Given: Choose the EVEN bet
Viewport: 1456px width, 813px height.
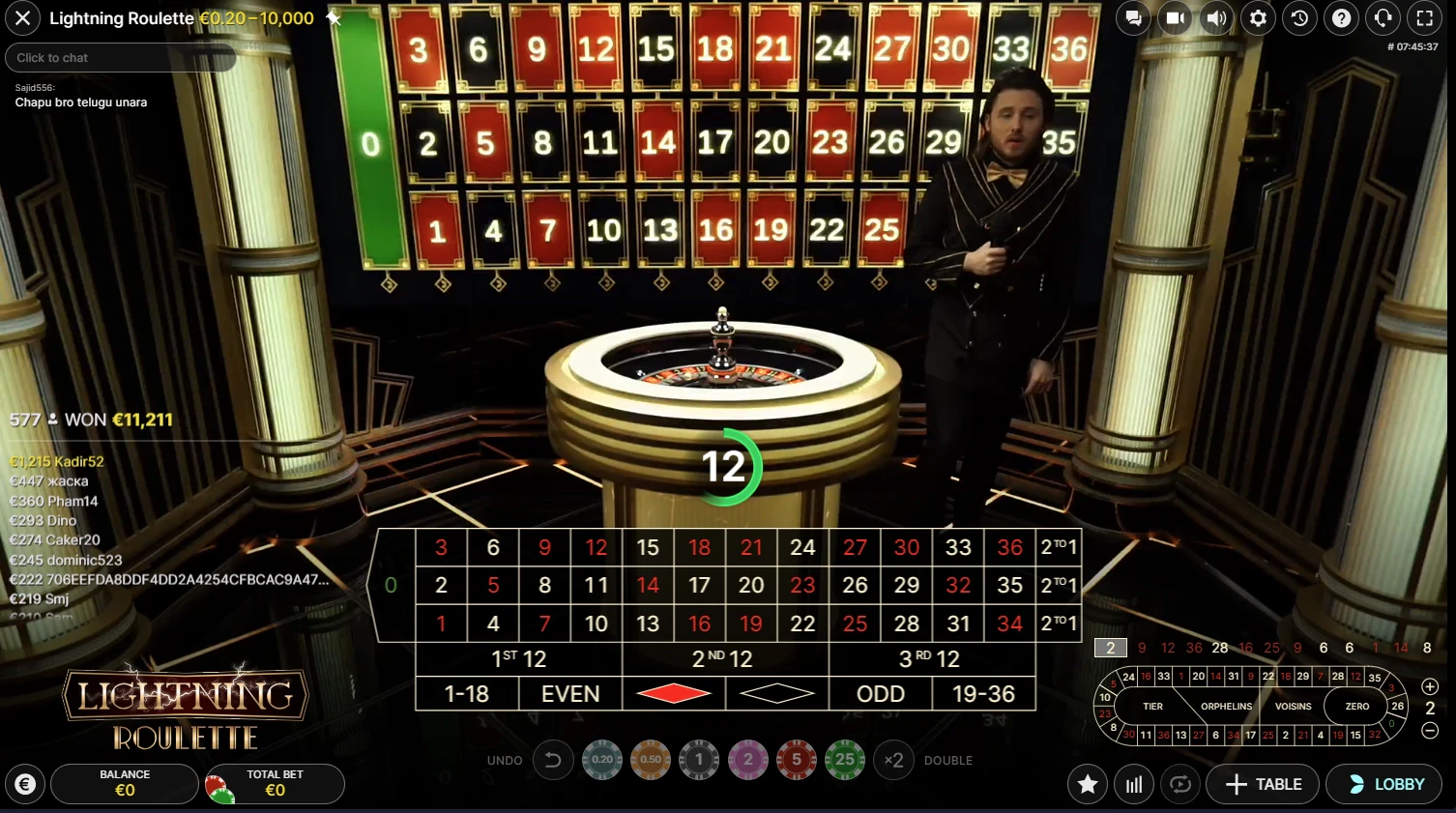Looking at the screenshot, I should 570,694.
